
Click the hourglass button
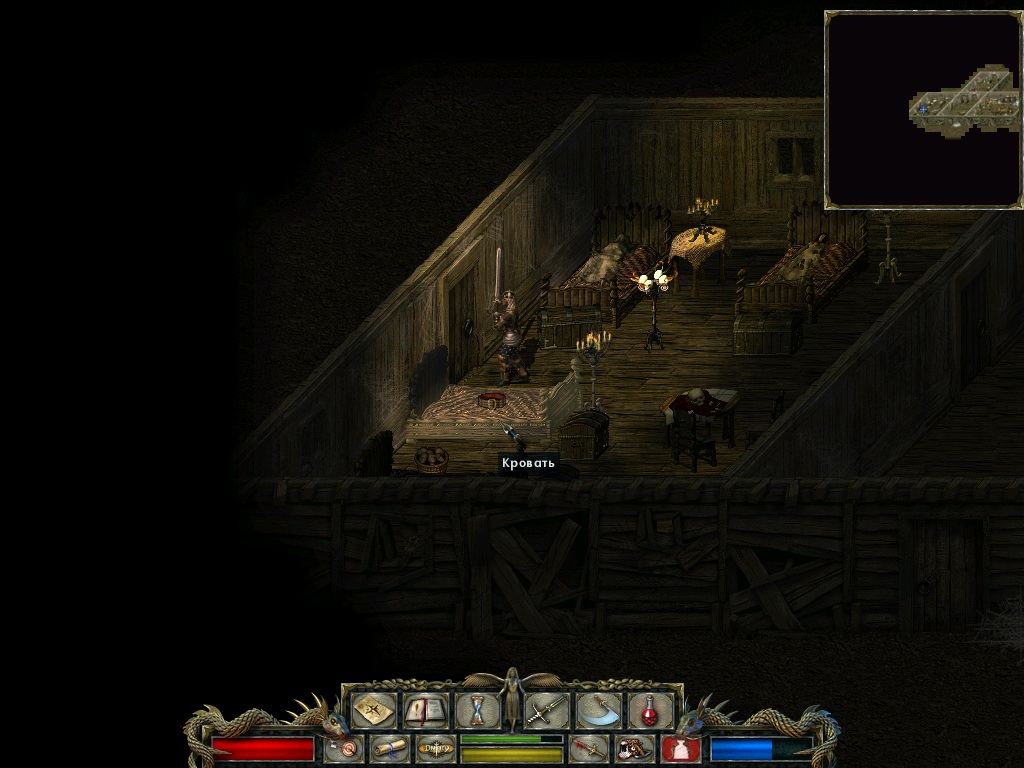coord(478,710)
